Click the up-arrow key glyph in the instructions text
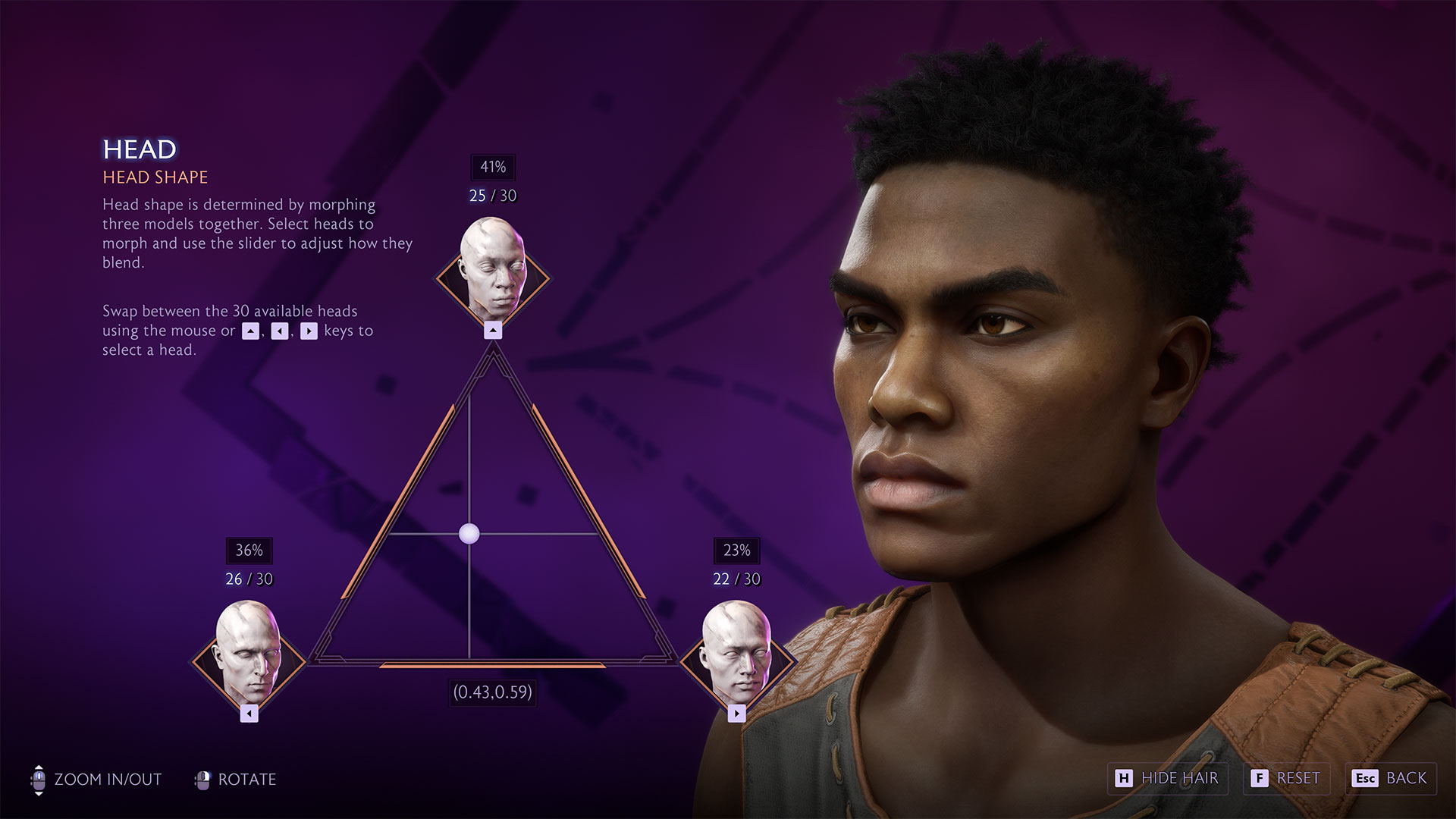 click(251, 331)
